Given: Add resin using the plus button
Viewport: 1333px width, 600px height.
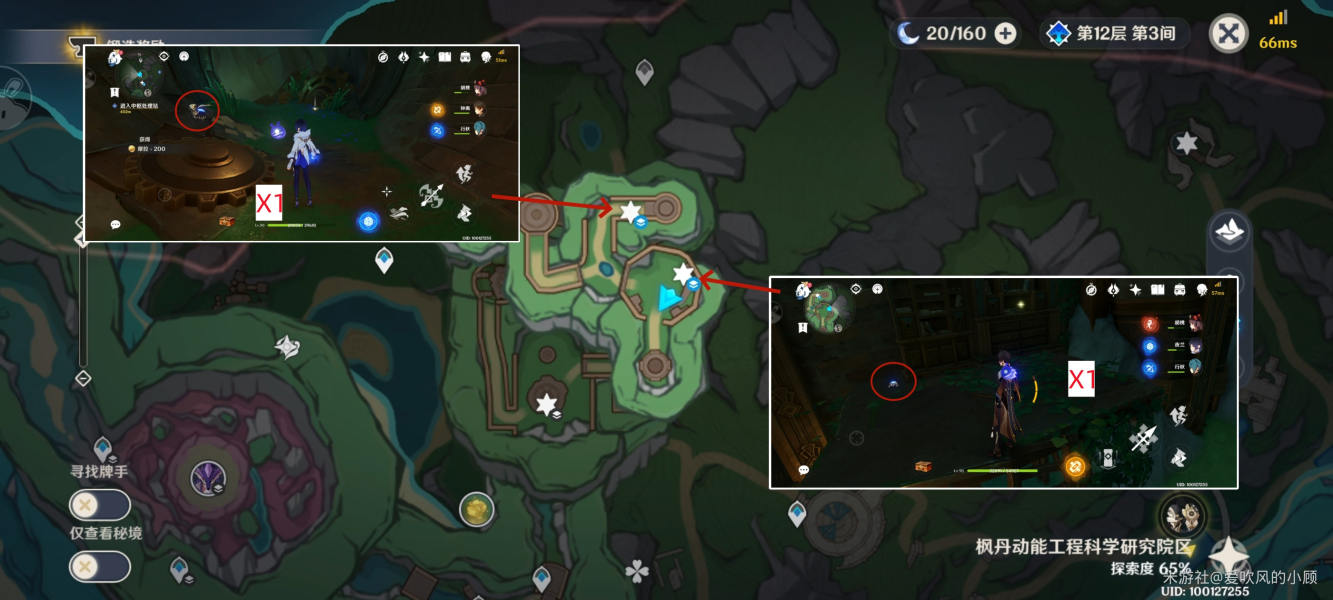Looking at the screenshot, I should click(1005, 34).
